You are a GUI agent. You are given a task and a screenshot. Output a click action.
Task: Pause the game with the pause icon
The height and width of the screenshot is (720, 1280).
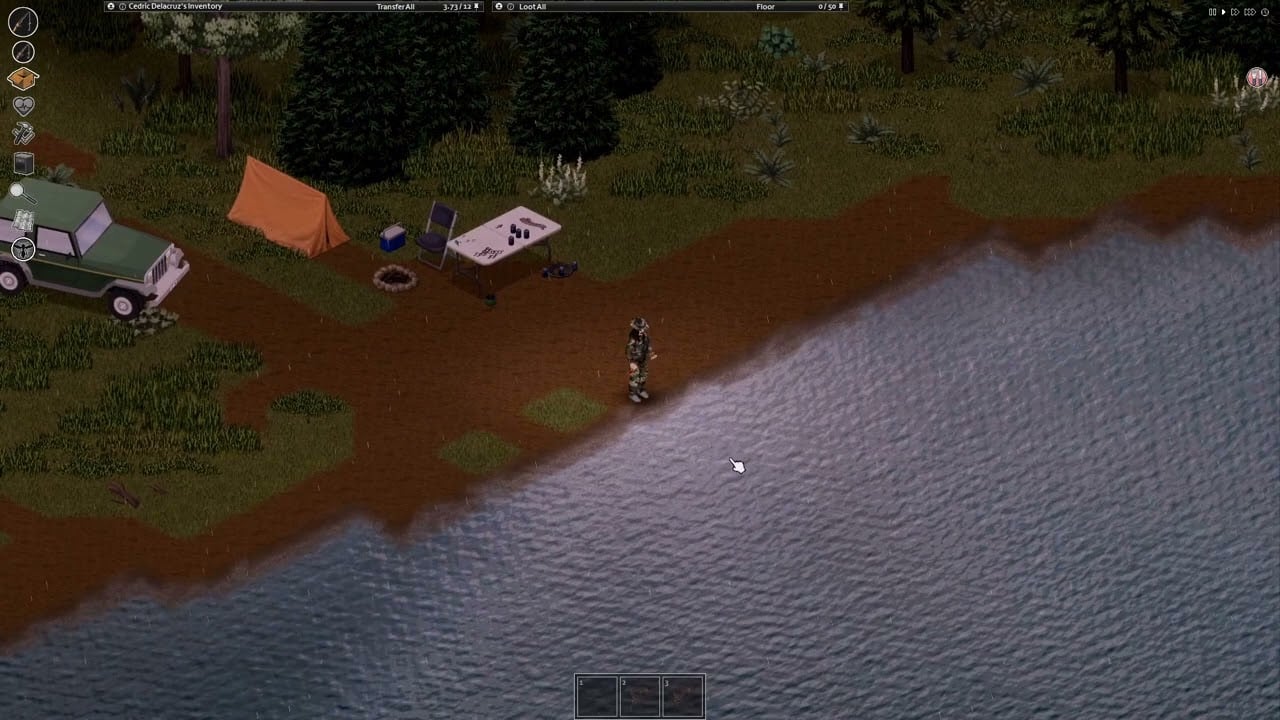click(1213, 11)
